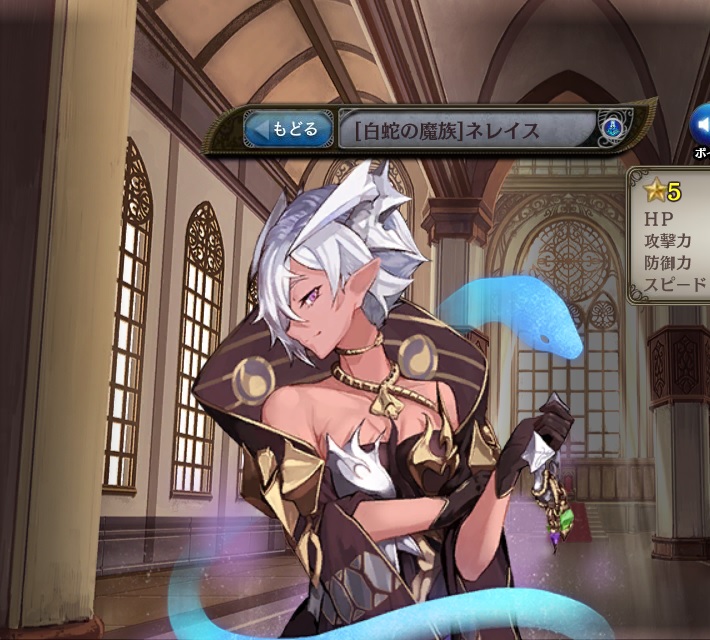Play the character voice via speaker icon
The image size is (710, 640).
(x=701, y=127)
